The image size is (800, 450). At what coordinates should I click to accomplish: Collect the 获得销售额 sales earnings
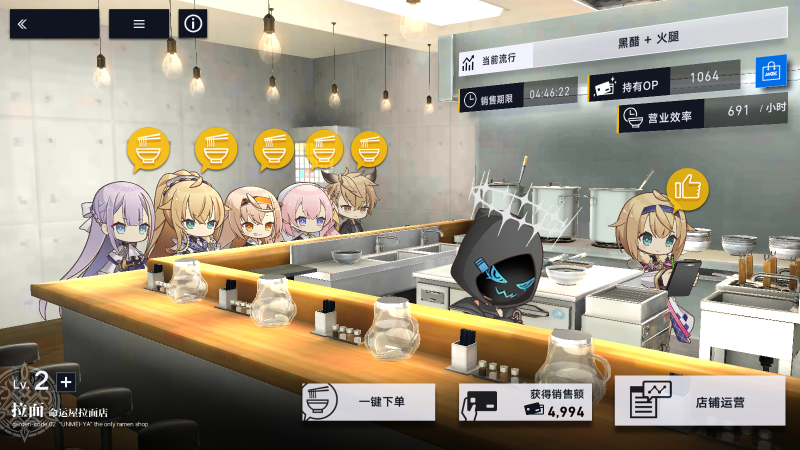(x=525, y=402)
